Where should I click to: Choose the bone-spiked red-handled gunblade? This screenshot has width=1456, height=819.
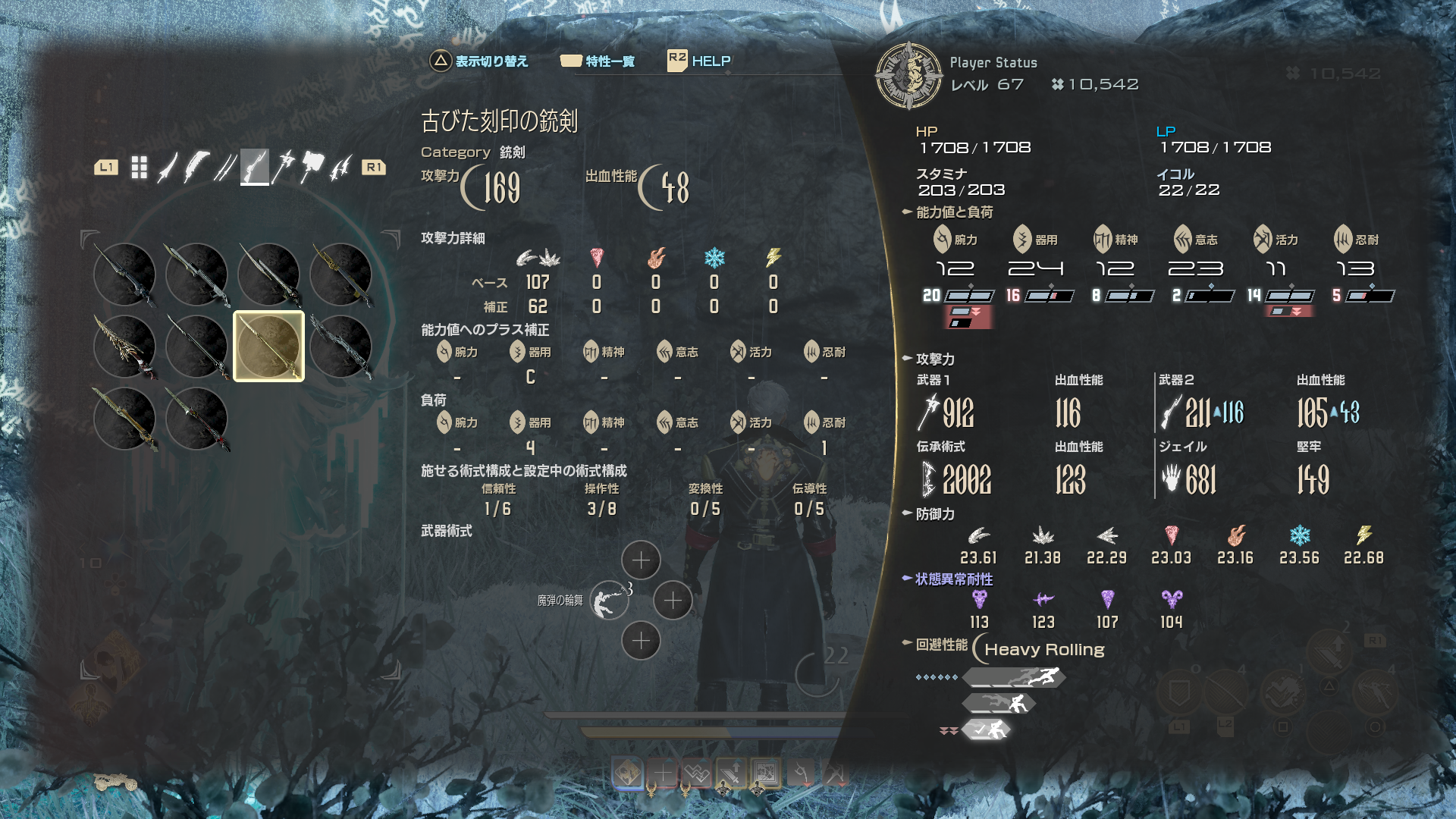point(124,347)
